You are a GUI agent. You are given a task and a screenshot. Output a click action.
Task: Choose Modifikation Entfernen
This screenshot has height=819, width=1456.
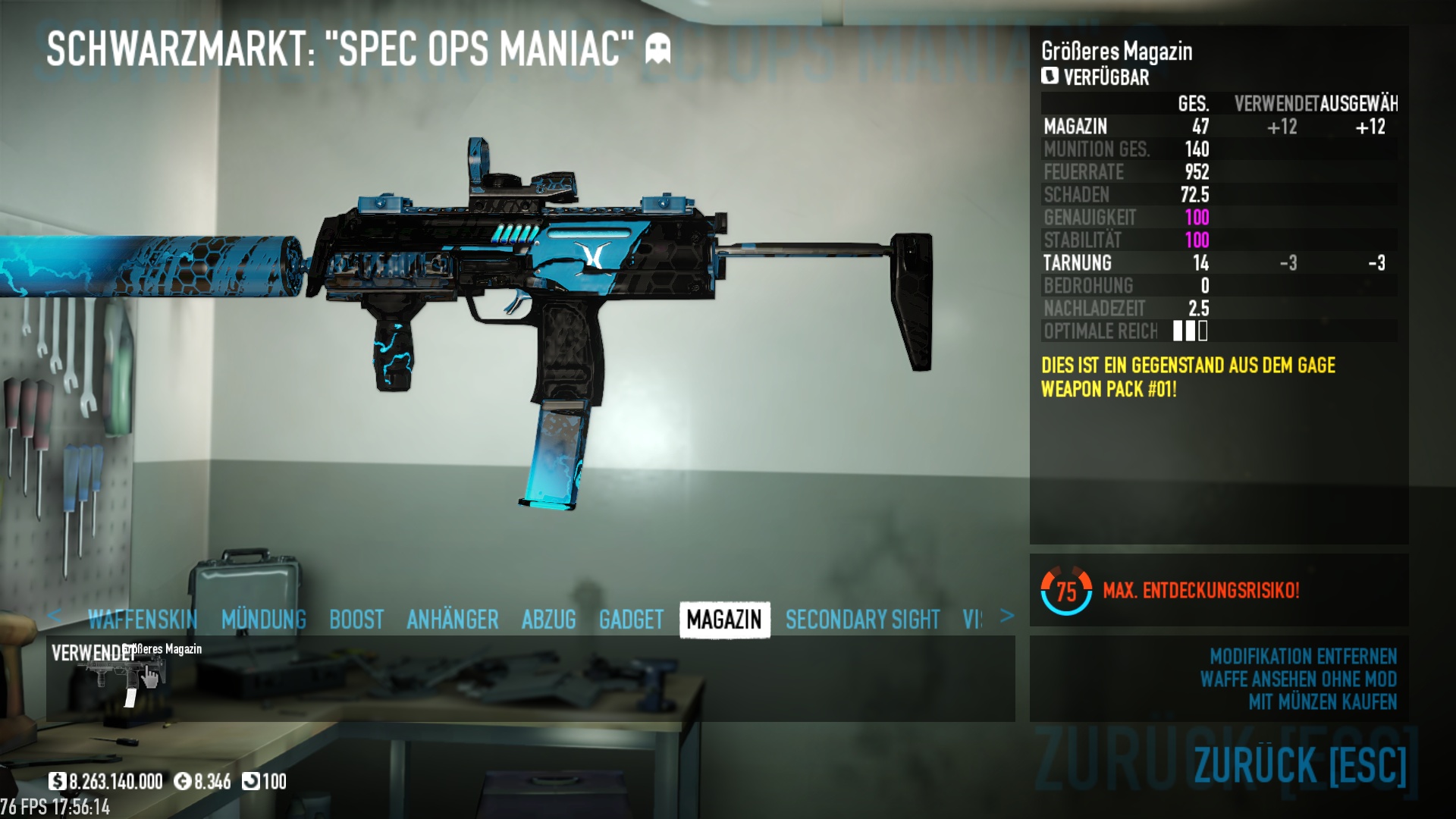click(1303, 656)
